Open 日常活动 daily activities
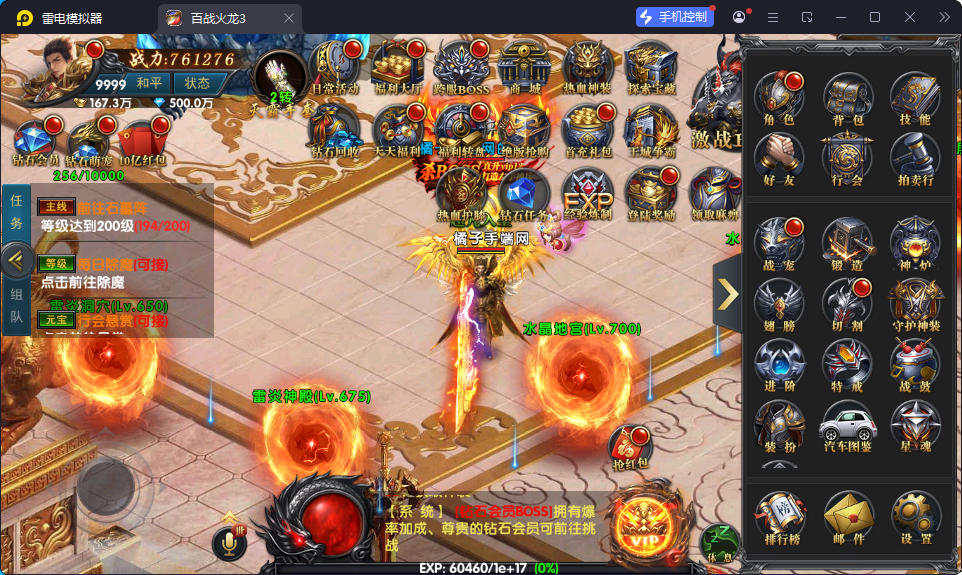Image resolution: width=962 pixels, height=575 pixels. [x=334, y=70]
